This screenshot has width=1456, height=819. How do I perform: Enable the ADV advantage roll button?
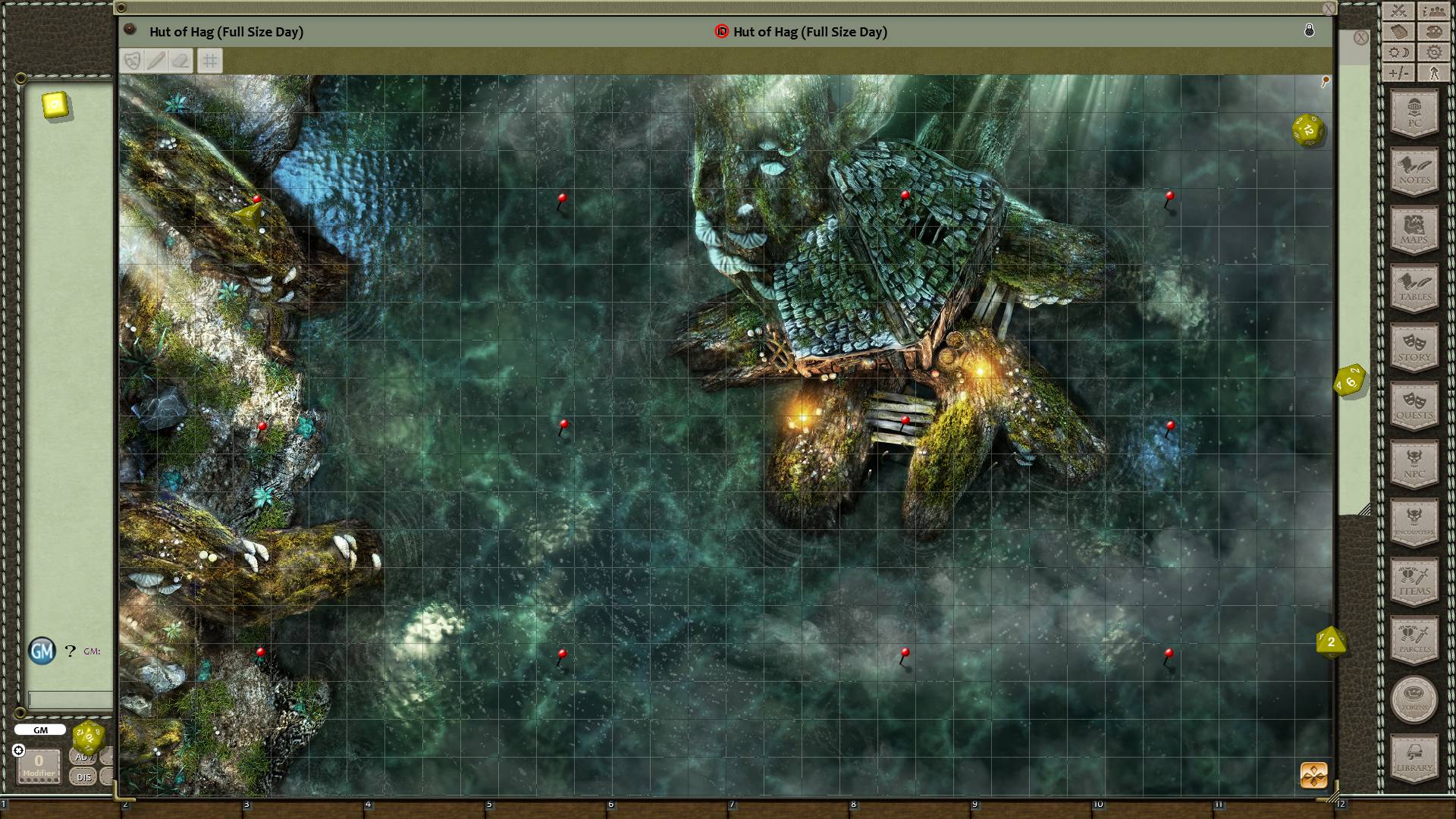pyautogui.click(x=83, y=756)
